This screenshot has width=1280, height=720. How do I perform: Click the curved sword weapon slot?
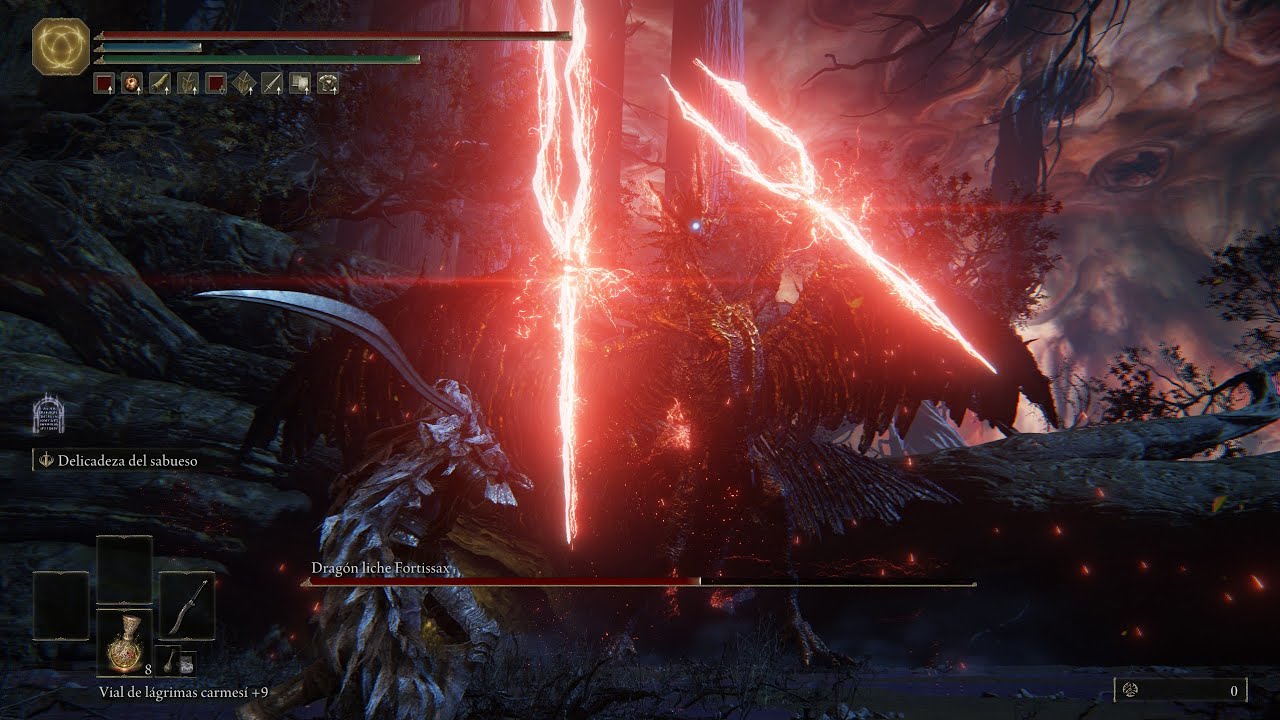point(187,606)
